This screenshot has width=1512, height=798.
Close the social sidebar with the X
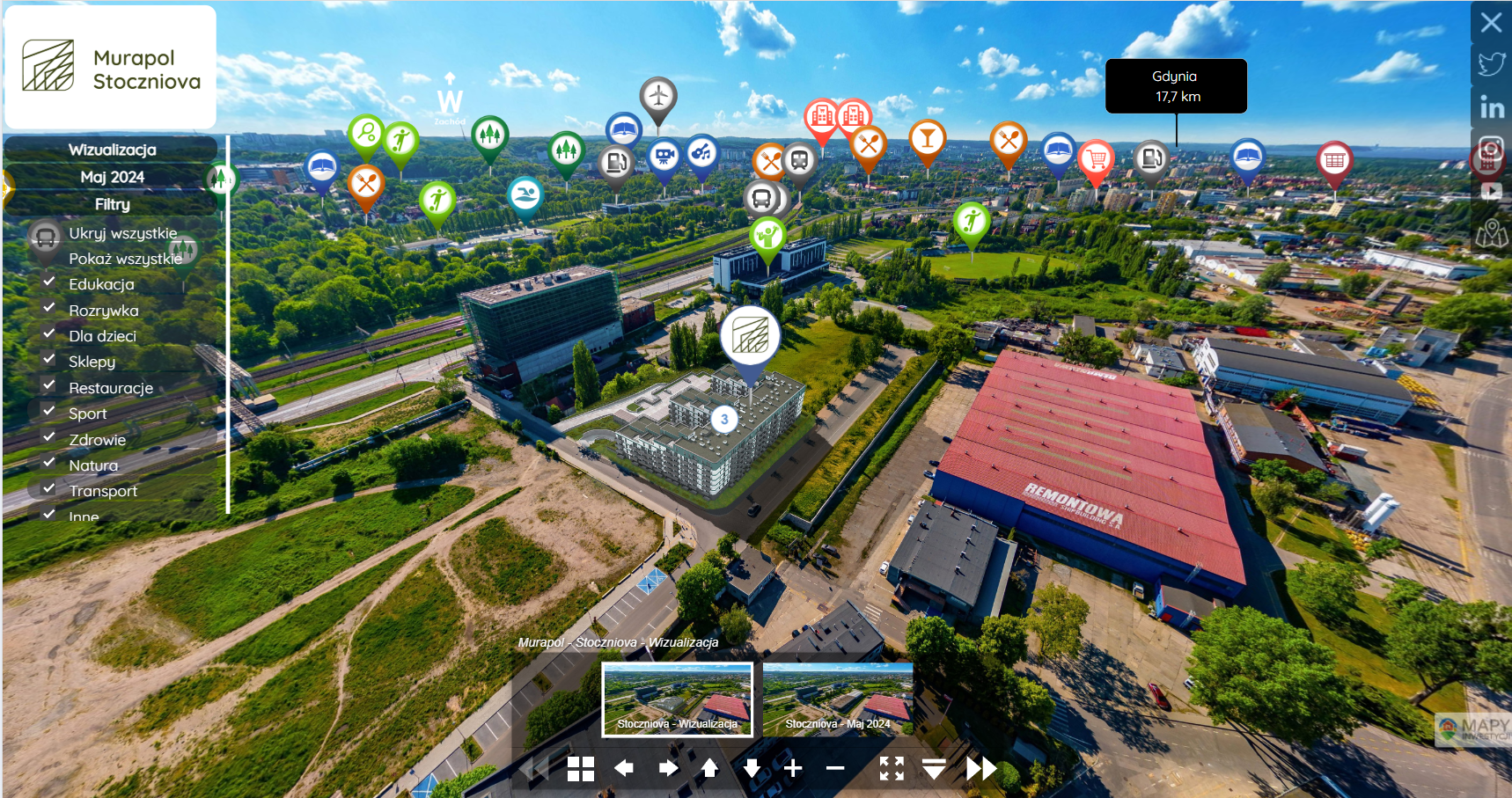pyautogui.click(x=1491, y=22)
